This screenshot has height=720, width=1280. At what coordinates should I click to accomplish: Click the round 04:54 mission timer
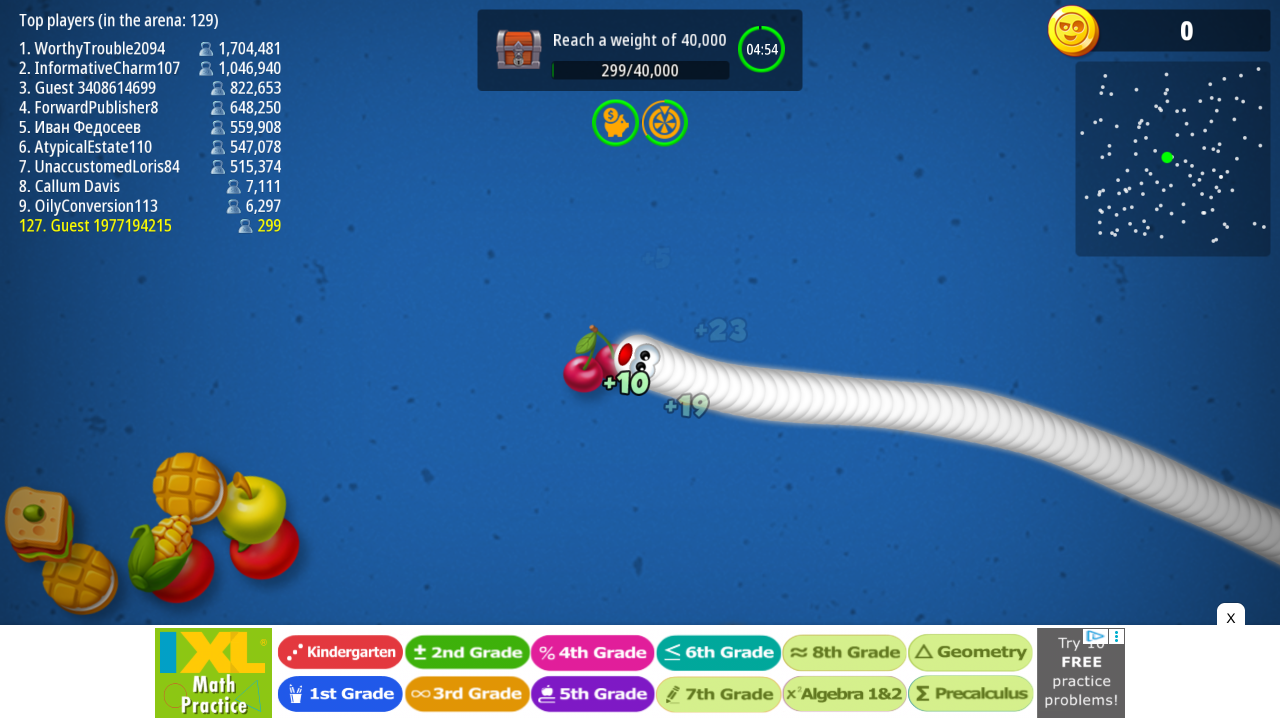pos(762,49)
